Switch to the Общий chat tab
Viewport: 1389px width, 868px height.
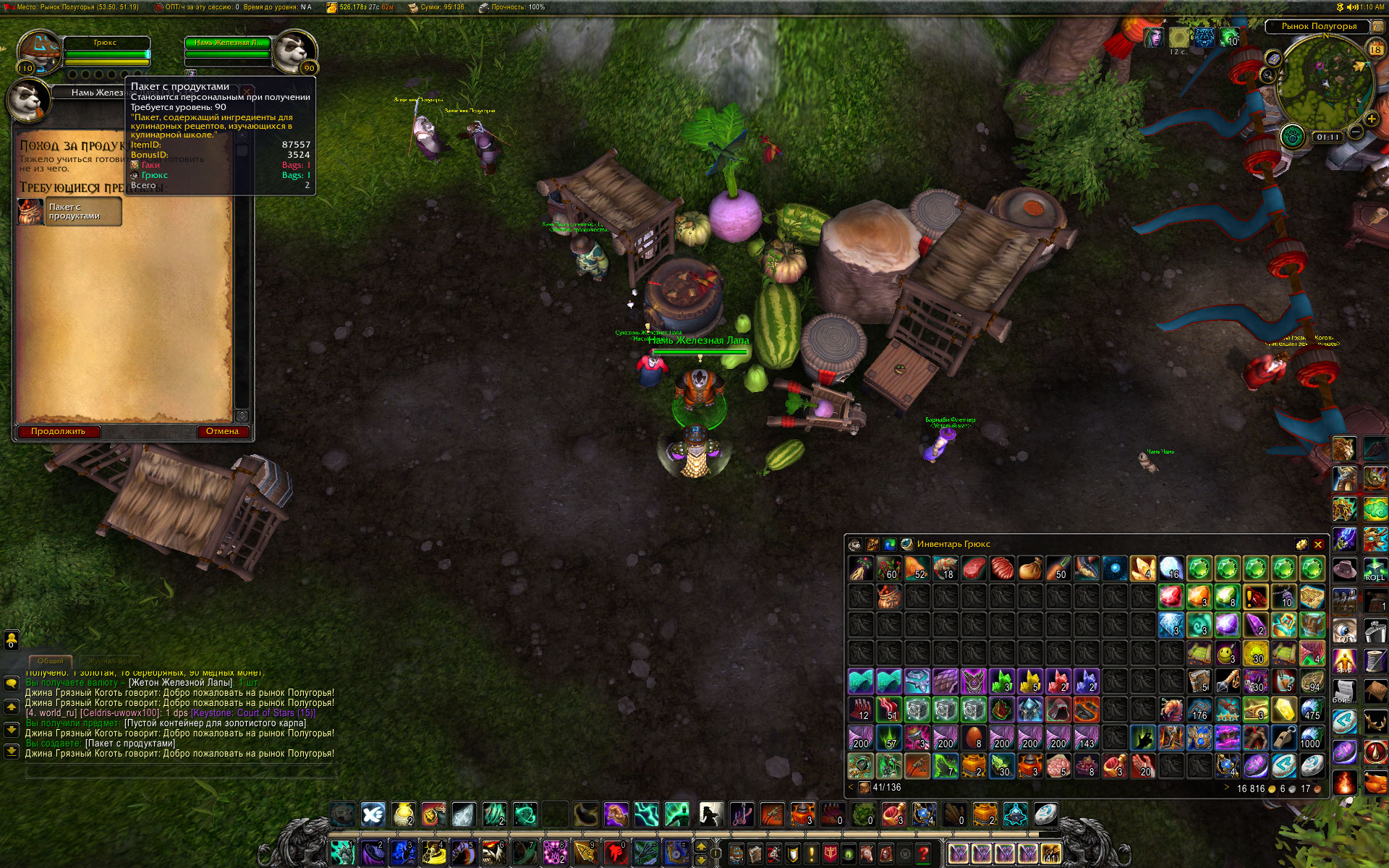click(50, 660)
